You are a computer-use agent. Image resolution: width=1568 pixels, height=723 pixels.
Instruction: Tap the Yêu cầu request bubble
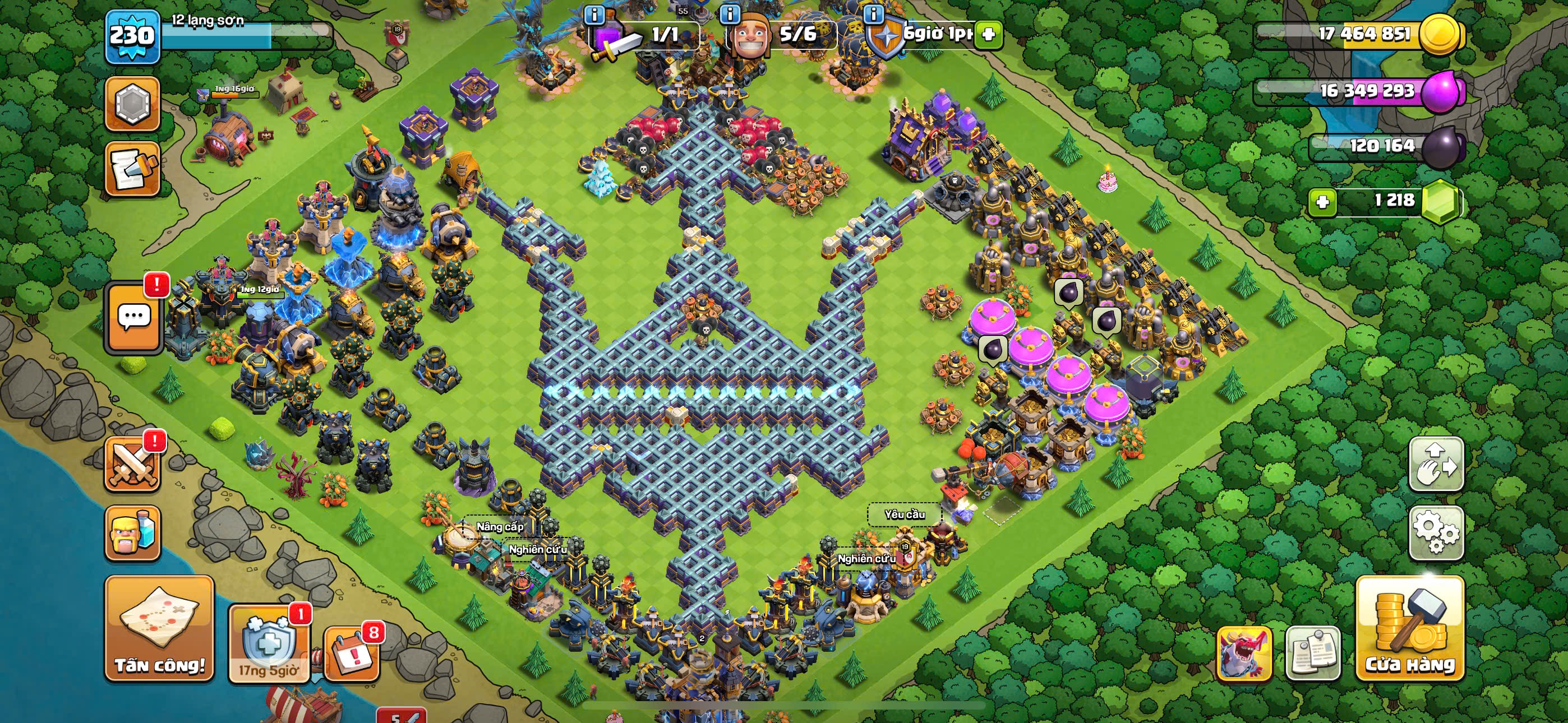(904, 515)
